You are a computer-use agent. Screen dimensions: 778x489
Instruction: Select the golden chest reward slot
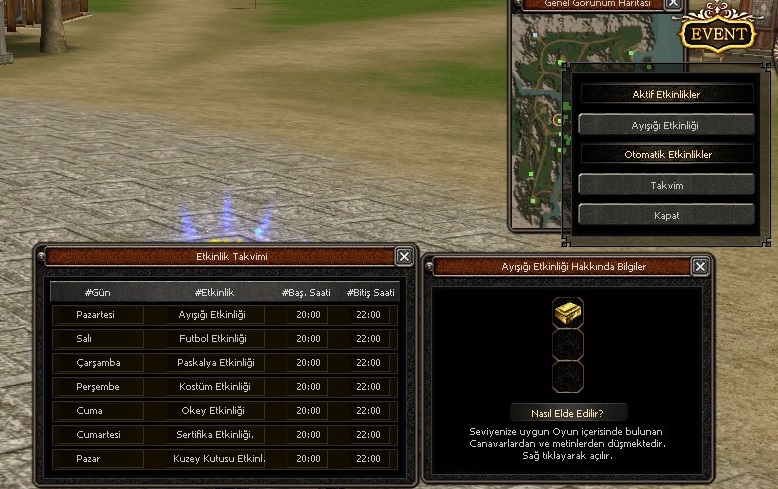click(568, 313)
